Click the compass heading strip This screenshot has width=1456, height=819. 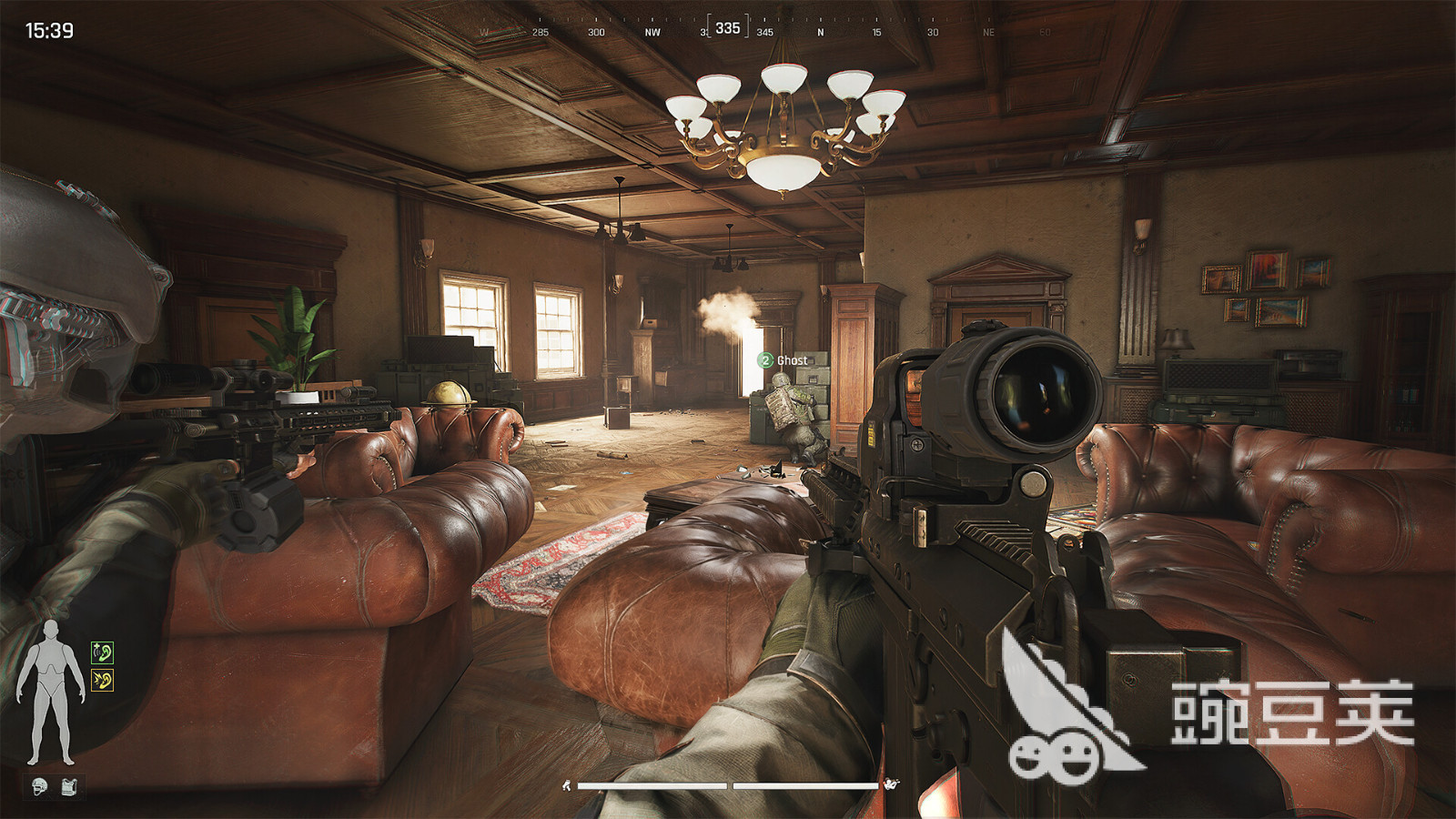point(728,30)
